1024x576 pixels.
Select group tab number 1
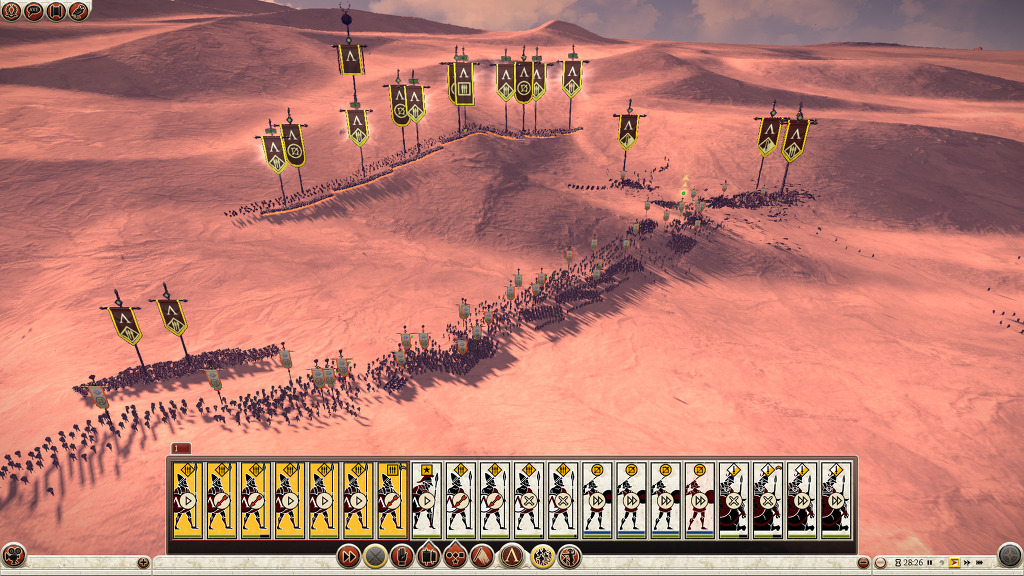click(x=181, y=448)
